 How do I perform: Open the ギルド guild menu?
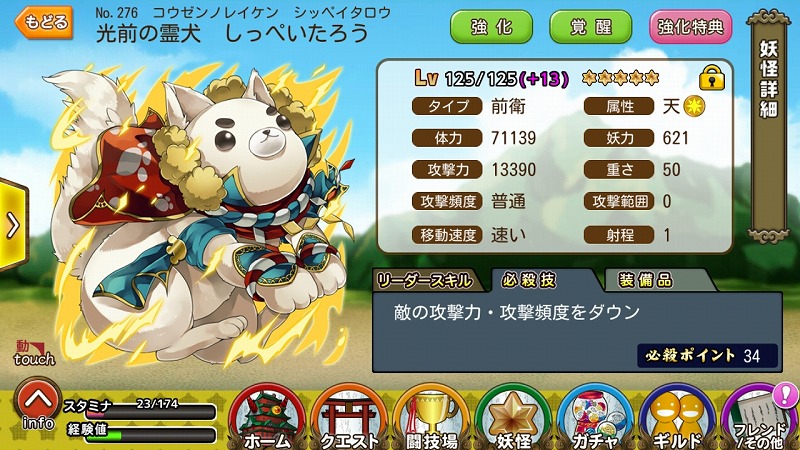click(677, 417)
